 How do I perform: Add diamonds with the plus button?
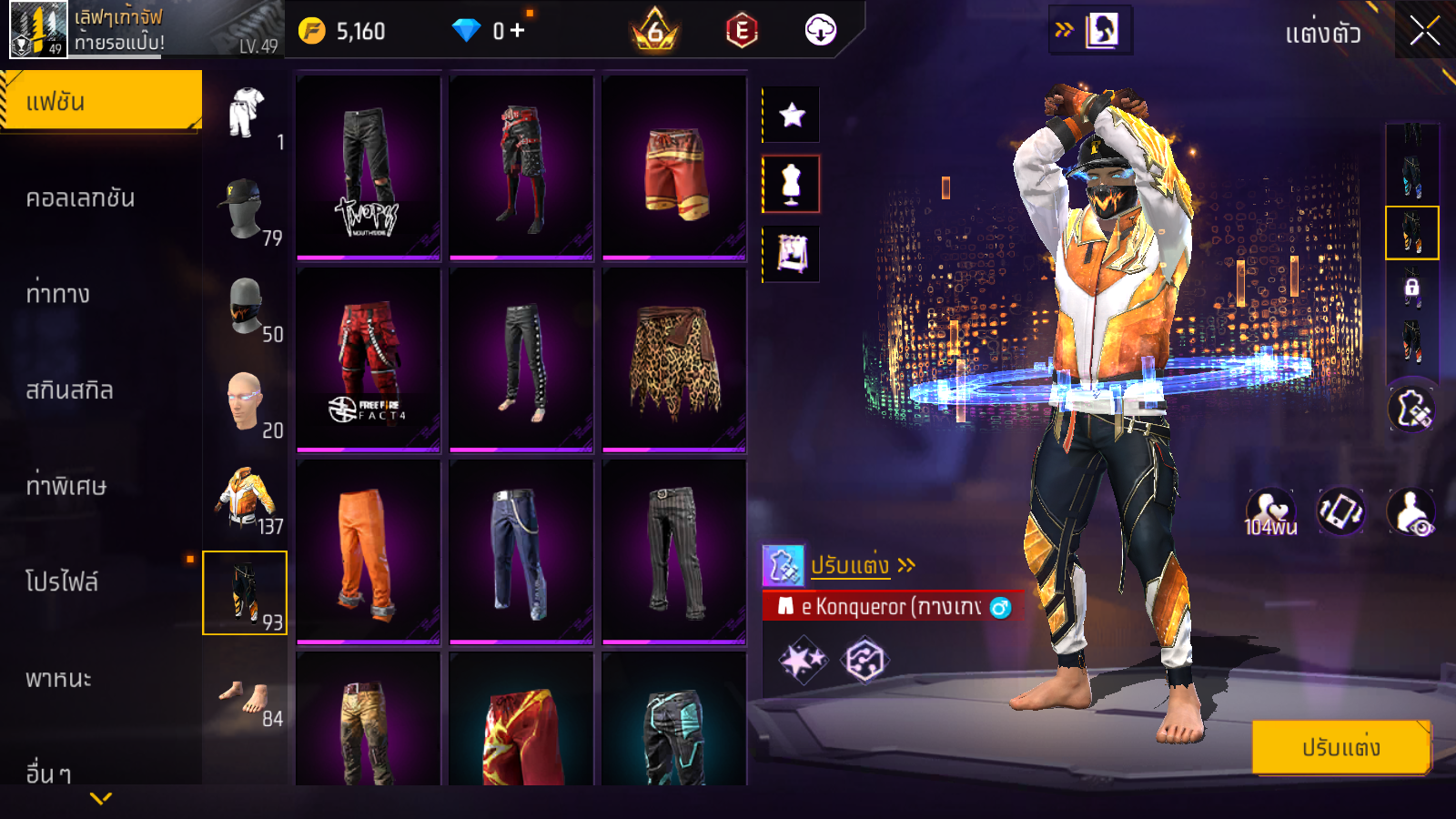point(517,31)
